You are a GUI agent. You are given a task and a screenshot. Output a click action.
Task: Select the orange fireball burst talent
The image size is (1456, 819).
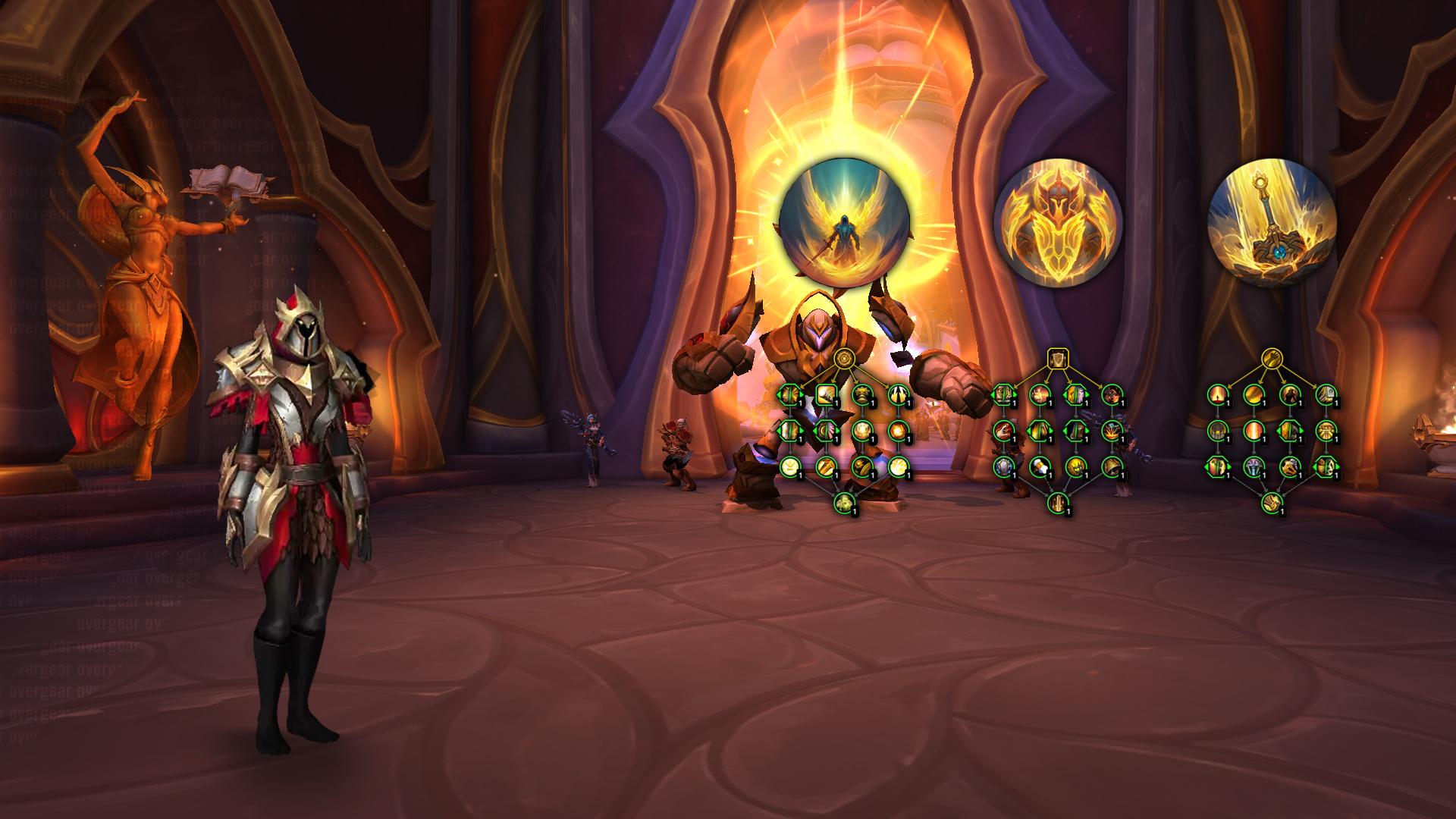[x=898, y=430]
